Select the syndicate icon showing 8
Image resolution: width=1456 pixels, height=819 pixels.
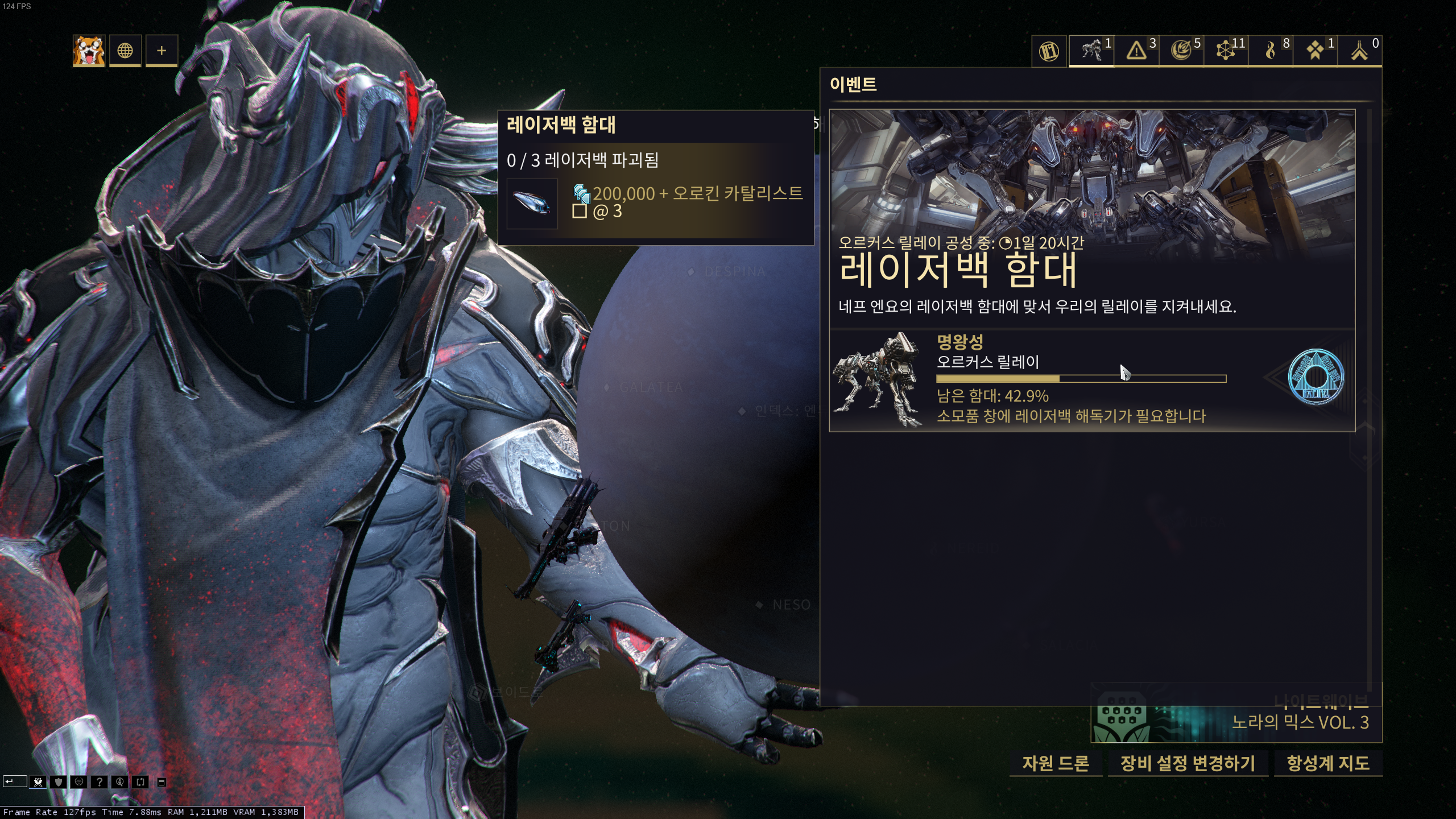pyautogui.click(x=1270, y=50)
